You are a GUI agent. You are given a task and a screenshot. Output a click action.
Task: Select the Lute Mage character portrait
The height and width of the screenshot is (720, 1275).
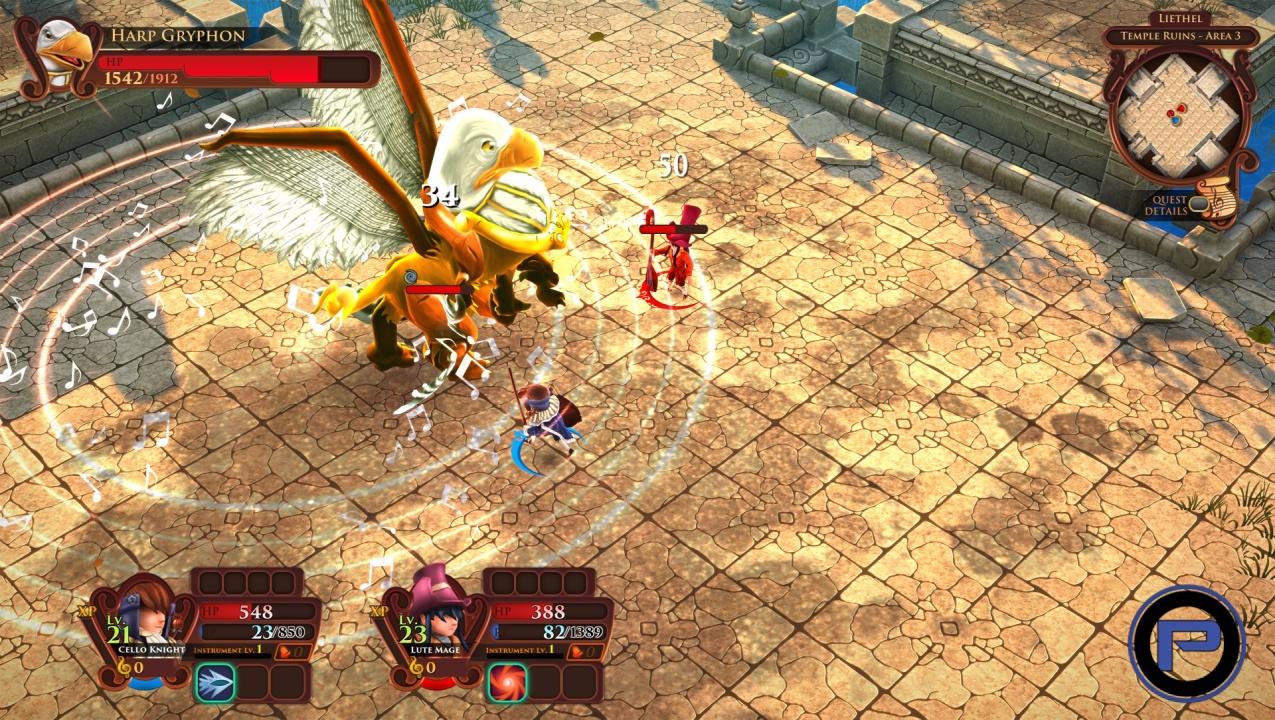click(435, 610)
